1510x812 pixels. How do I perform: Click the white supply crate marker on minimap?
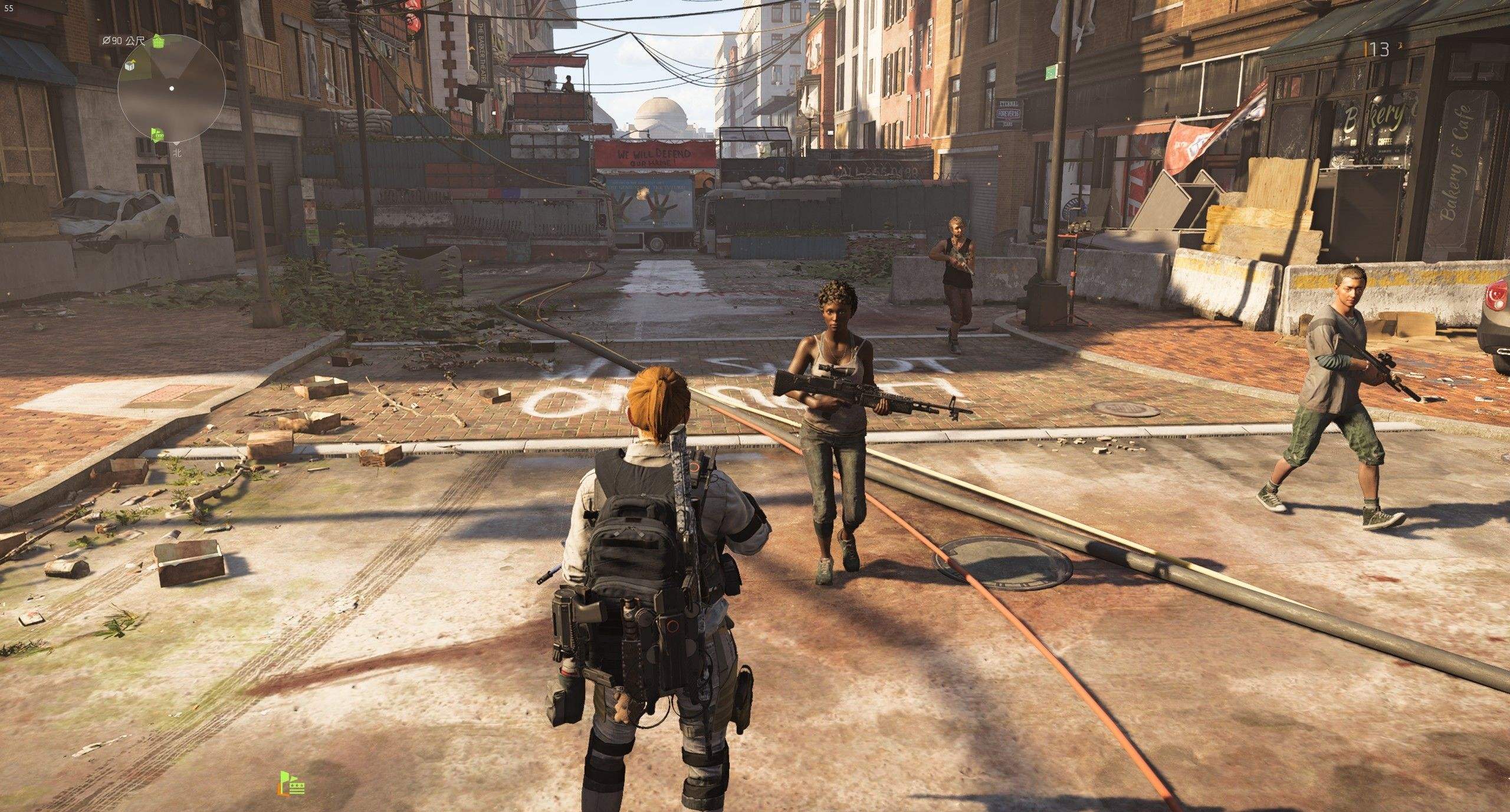(x=130, y=67)
